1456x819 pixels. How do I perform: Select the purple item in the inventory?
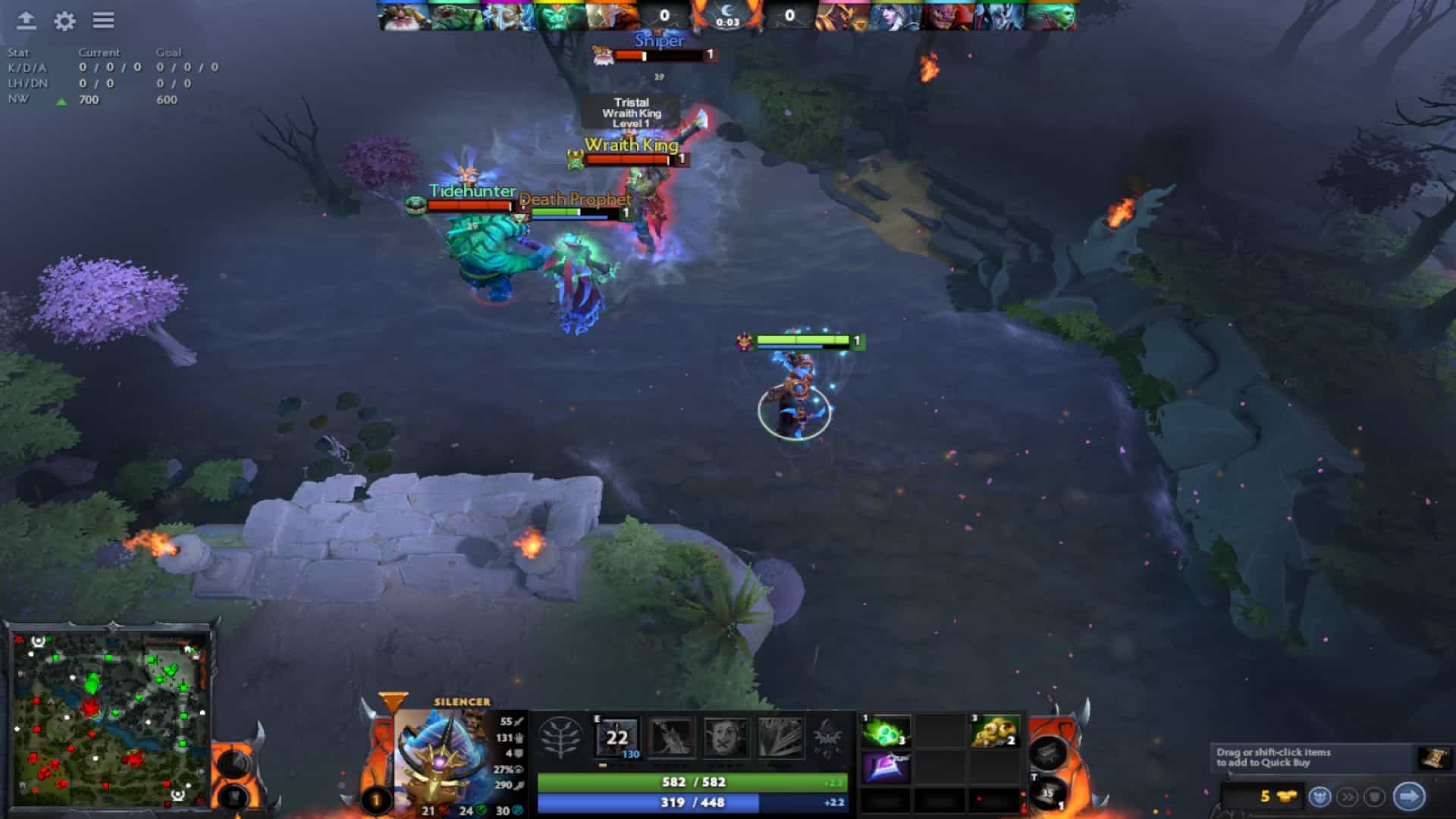click(x=885, y=767)
